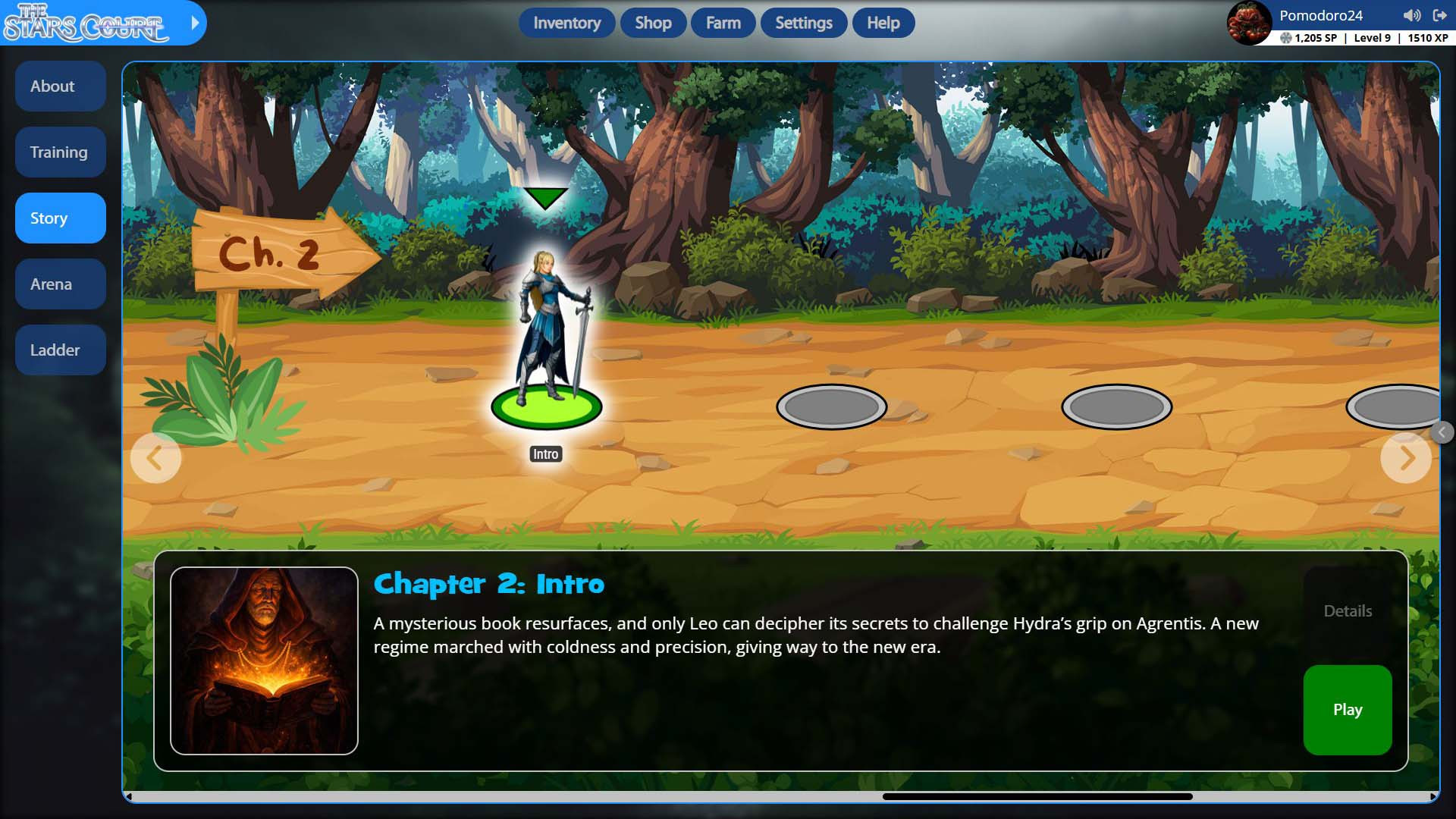Viewport: 1456px width, 819px height.
Task: Go to the Shop
Action: [653, 23]
